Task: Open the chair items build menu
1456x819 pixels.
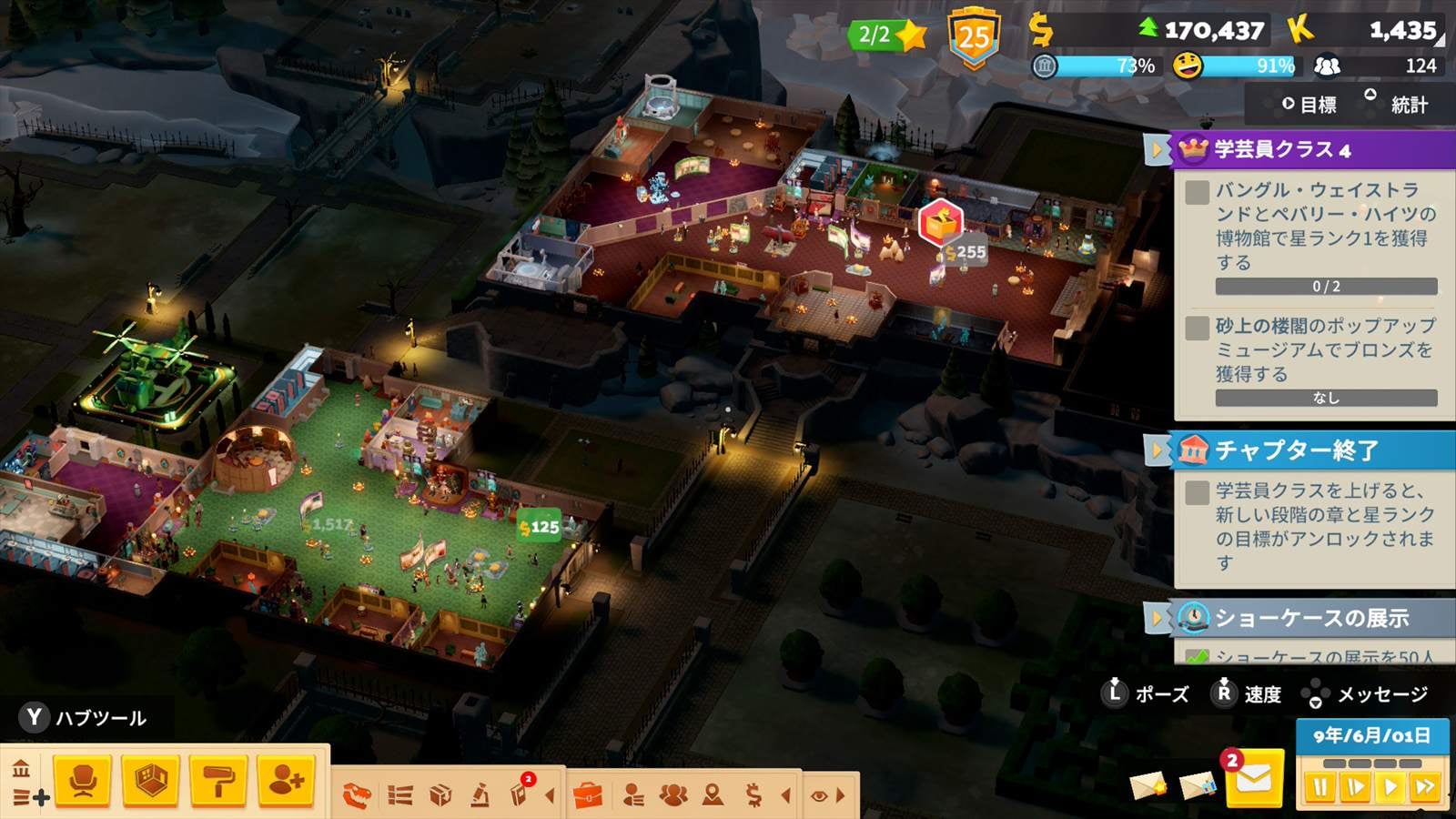Action: (x=83, y=781)
